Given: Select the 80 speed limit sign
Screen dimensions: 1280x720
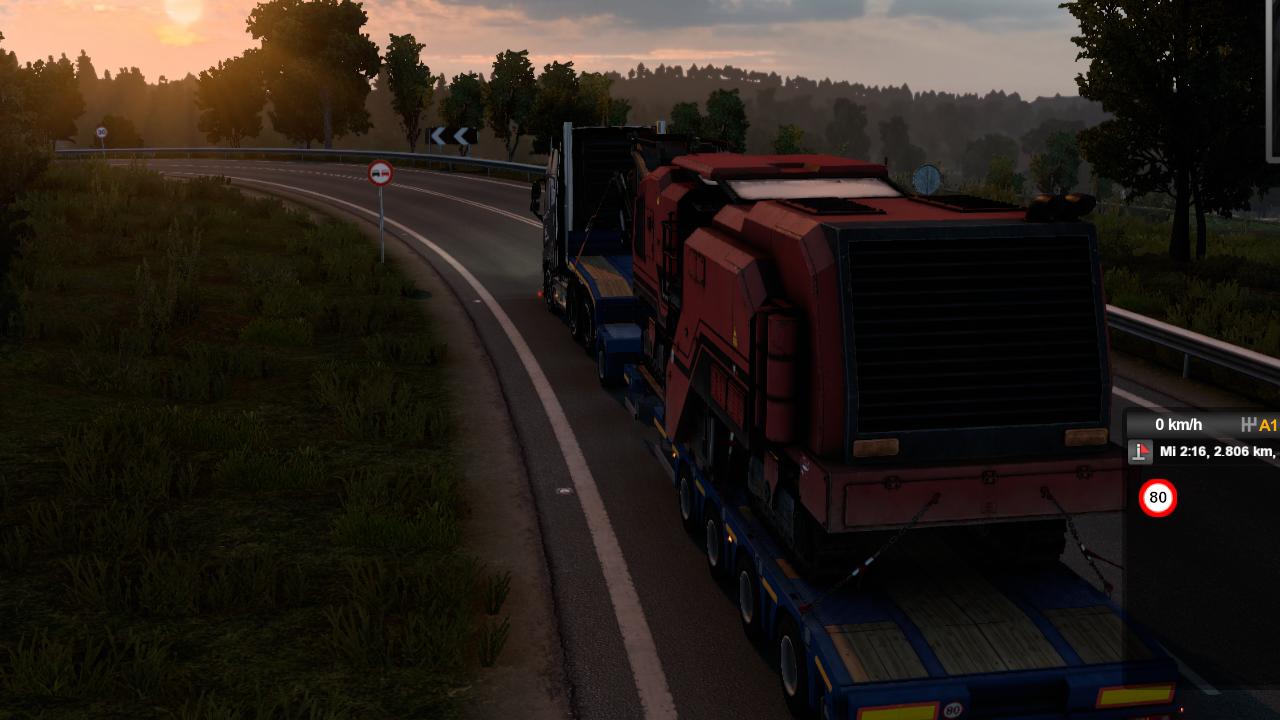Looking at the screenshot, I should point(1158,498).
